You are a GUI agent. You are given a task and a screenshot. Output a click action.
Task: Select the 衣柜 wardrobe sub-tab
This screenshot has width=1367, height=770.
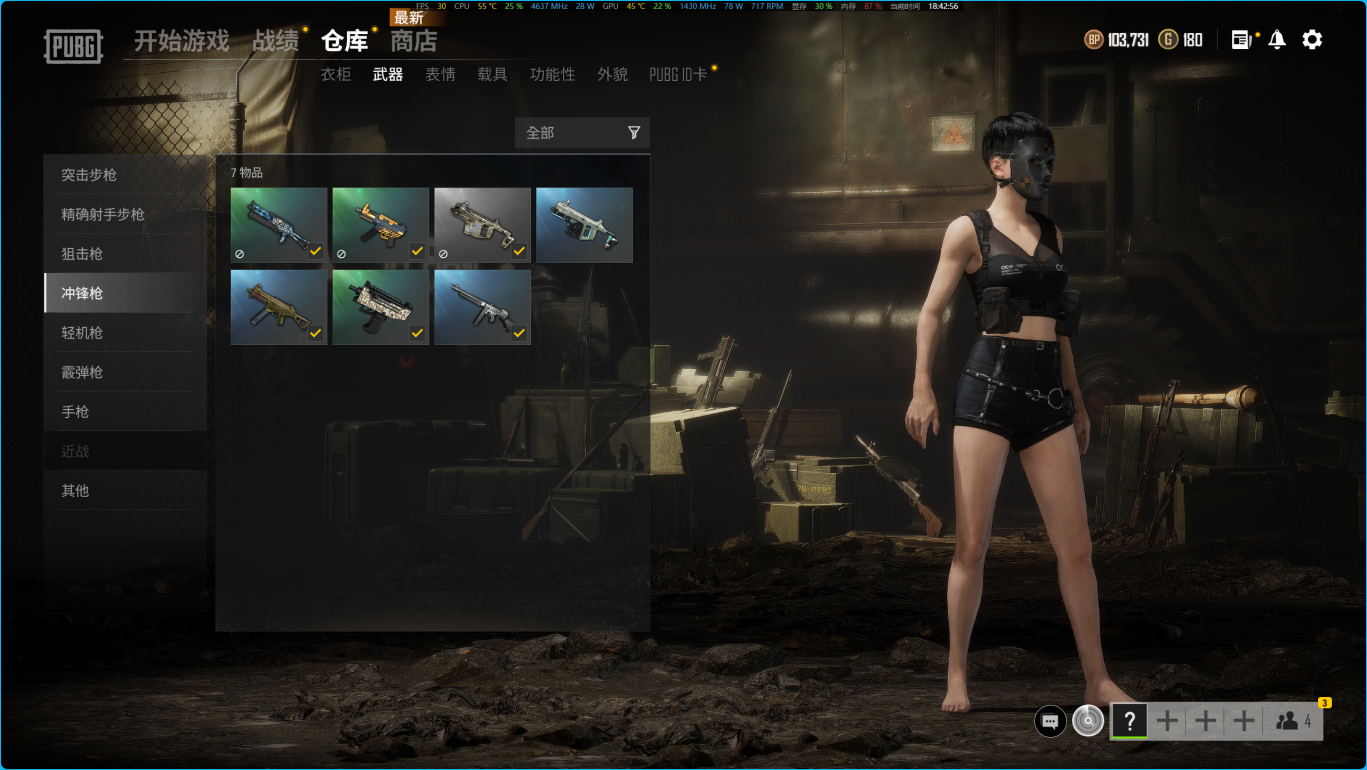tap(336, 74)
